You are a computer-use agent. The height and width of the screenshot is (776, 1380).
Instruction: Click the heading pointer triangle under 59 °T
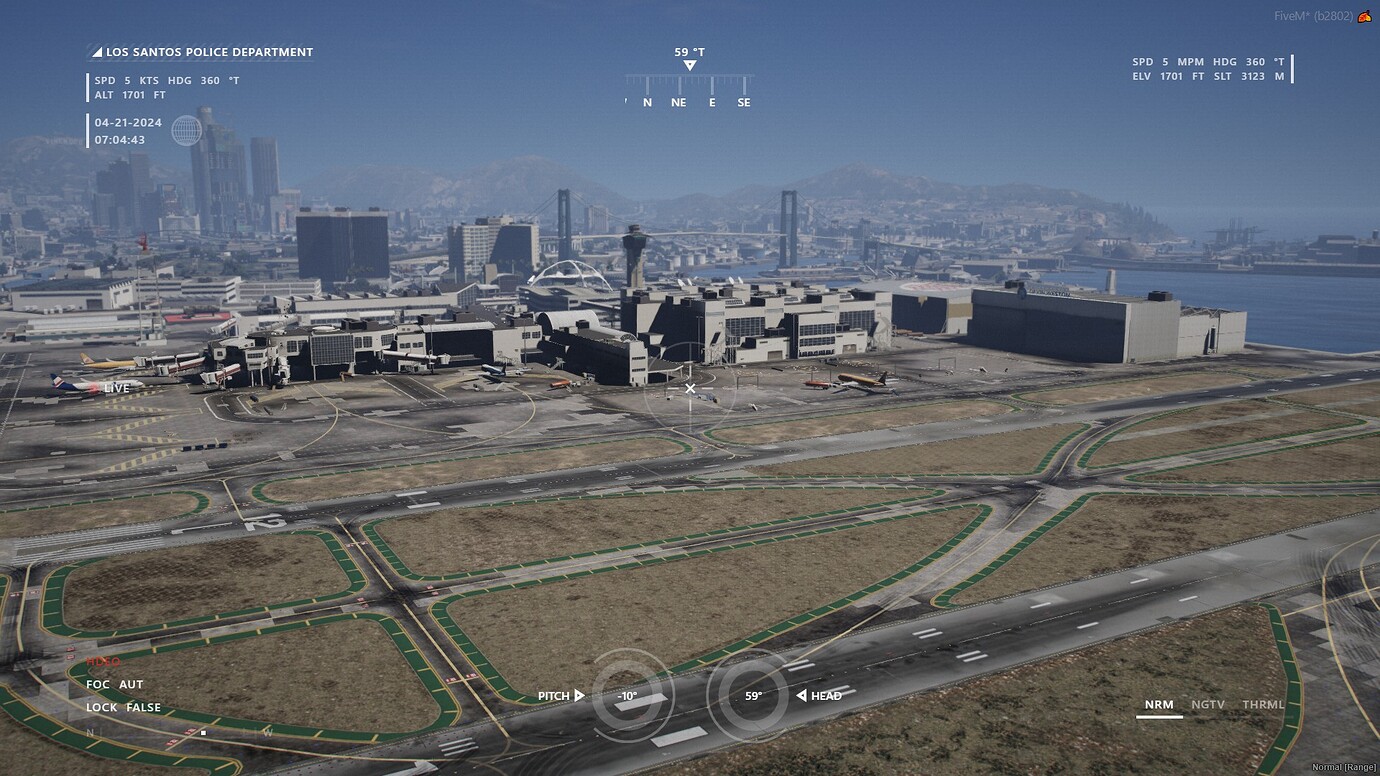coord(689,64)
